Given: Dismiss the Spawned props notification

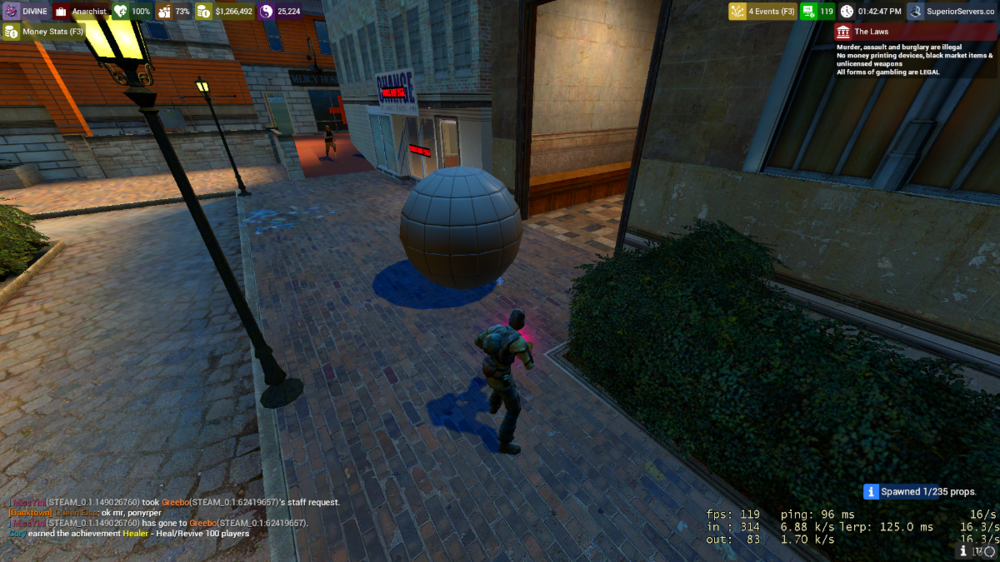Looking at the screenshot, I should 919,492.
